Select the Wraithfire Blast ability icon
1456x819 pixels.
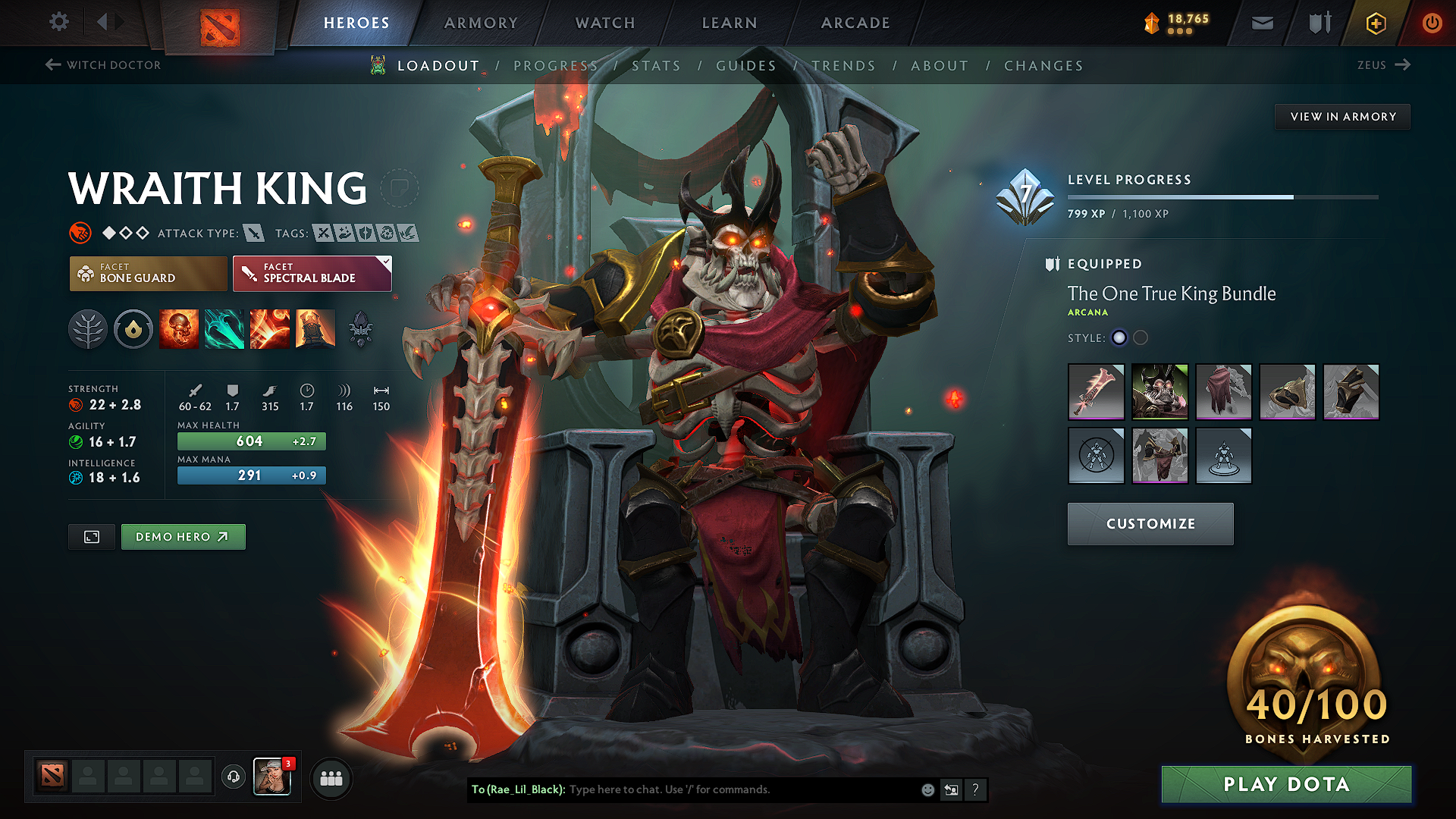click(179, 329)
